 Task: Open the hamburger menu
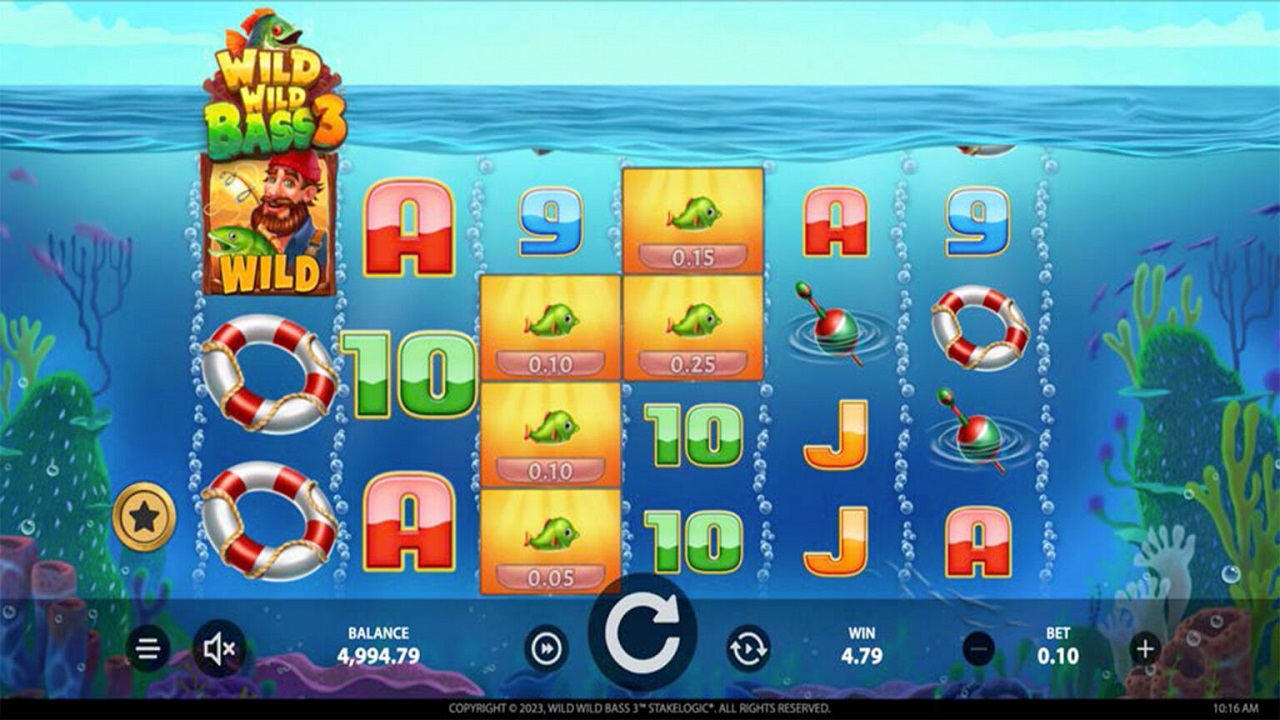coord(147,650)
